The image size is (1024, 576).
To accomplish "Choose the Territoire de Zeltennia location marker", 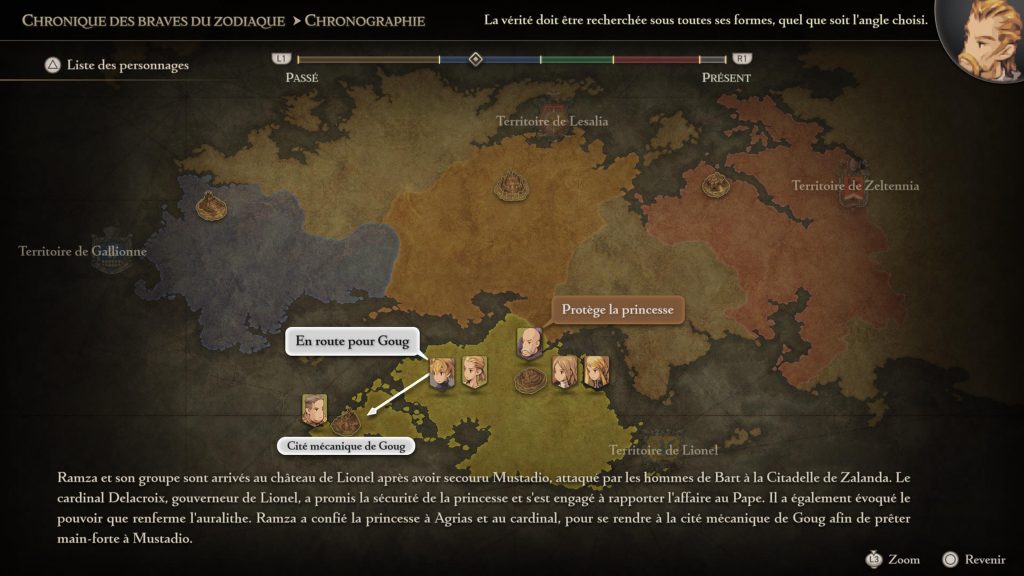I will tap(714, 184).
